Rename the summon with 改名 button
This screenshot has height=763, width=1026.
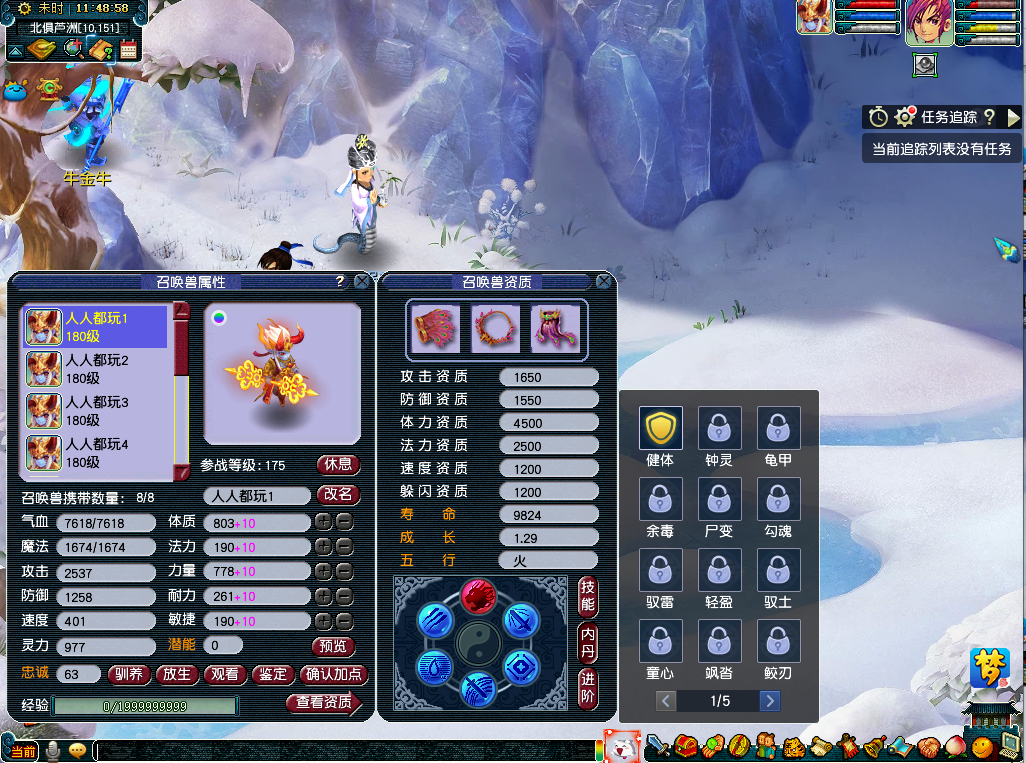click(338, 495)
